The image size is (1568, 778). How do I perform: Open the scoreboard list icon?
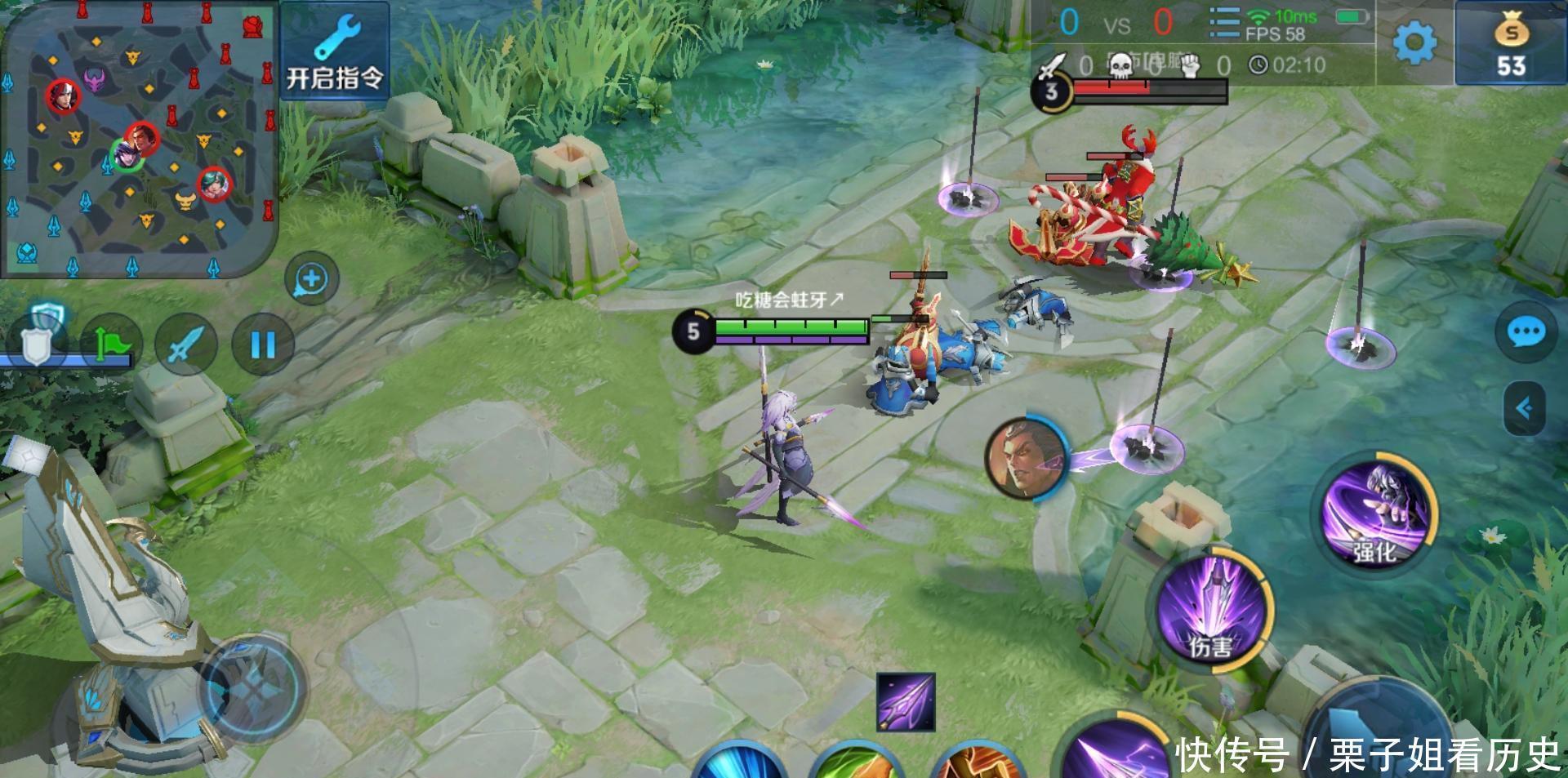1223,23
